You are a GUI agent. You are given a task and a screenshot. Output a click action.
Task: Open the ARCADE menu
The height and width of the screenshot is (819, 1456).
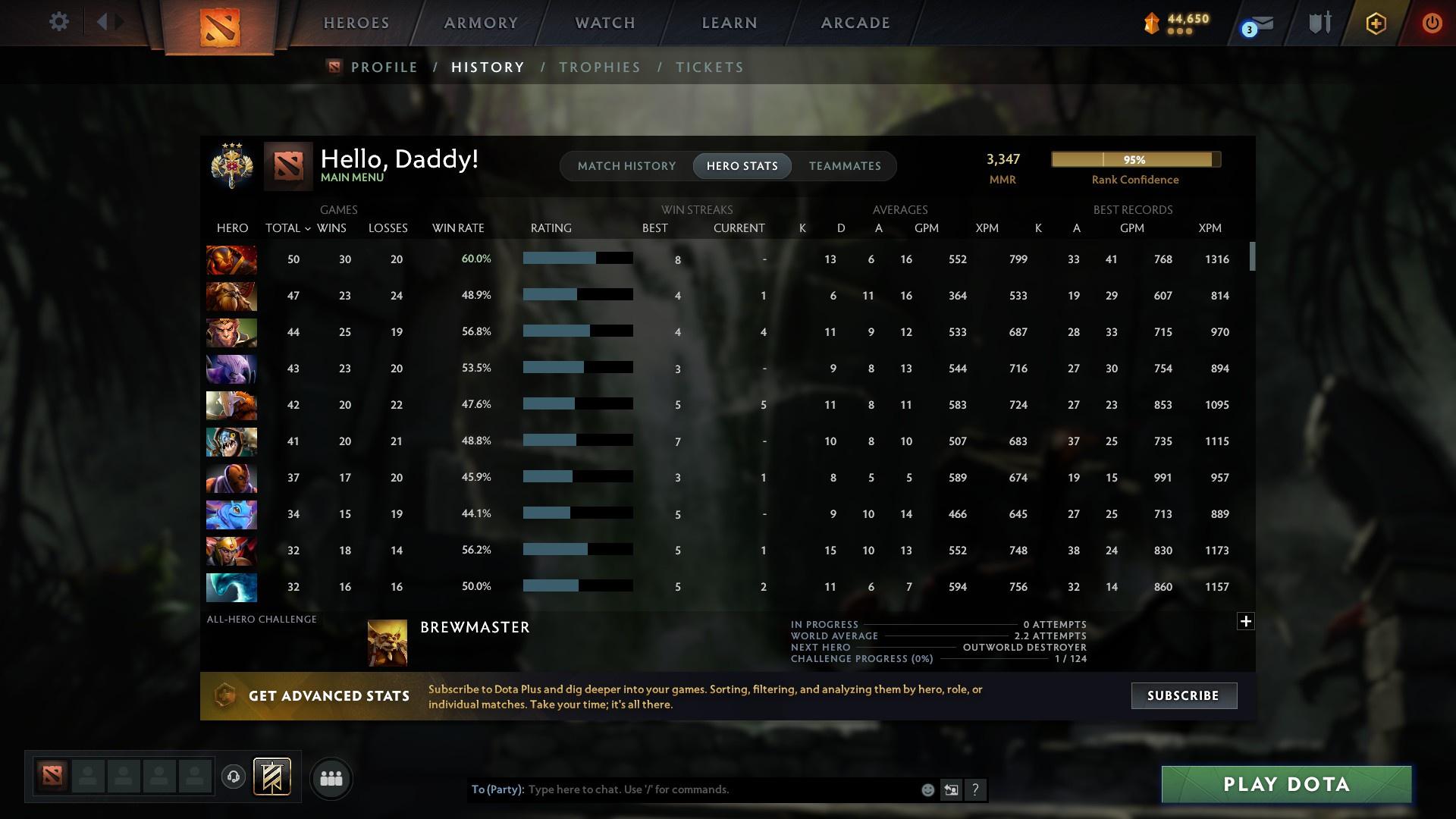855,23
